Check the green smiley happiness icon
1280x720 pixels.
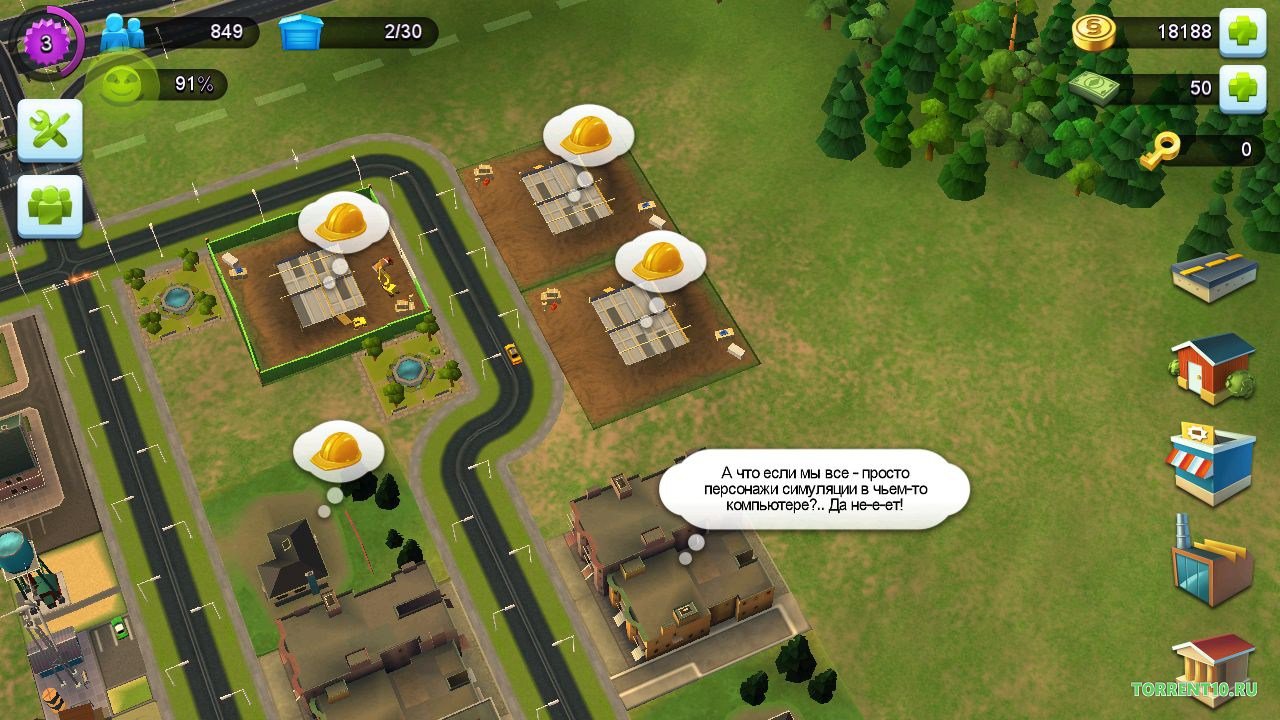tap(118, 85)
